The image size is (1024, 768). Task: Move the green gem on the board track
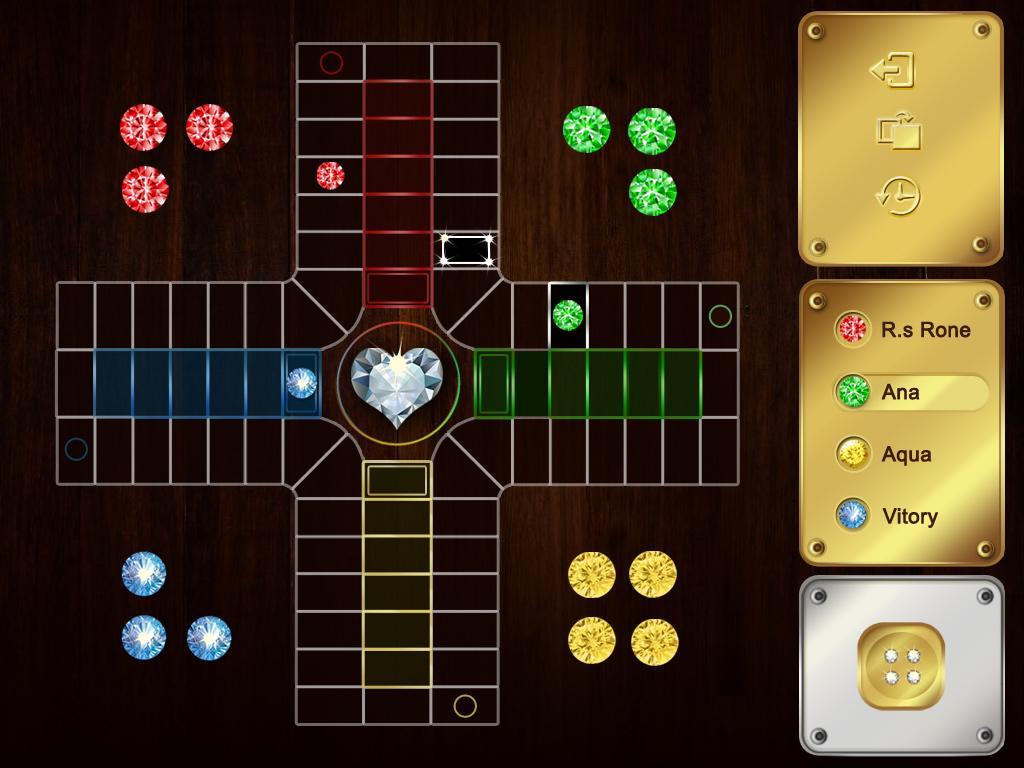pyautogui.click(x=568, y=315)
